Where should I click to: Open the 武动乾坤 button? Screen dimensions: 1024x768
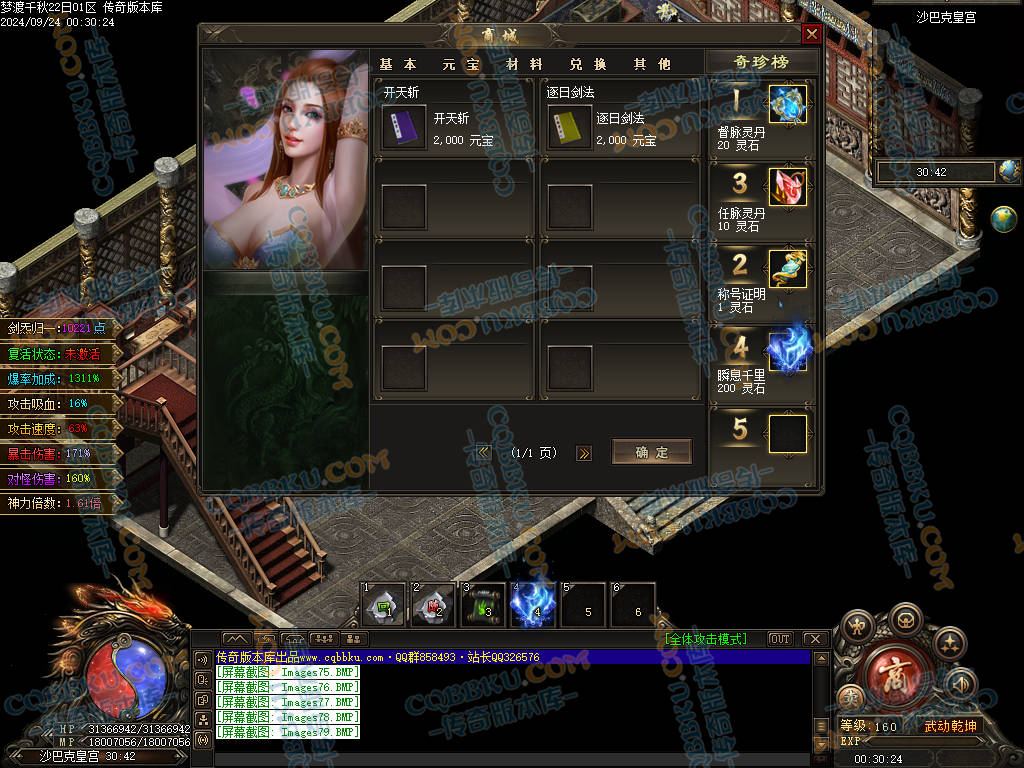pos(949,726)
